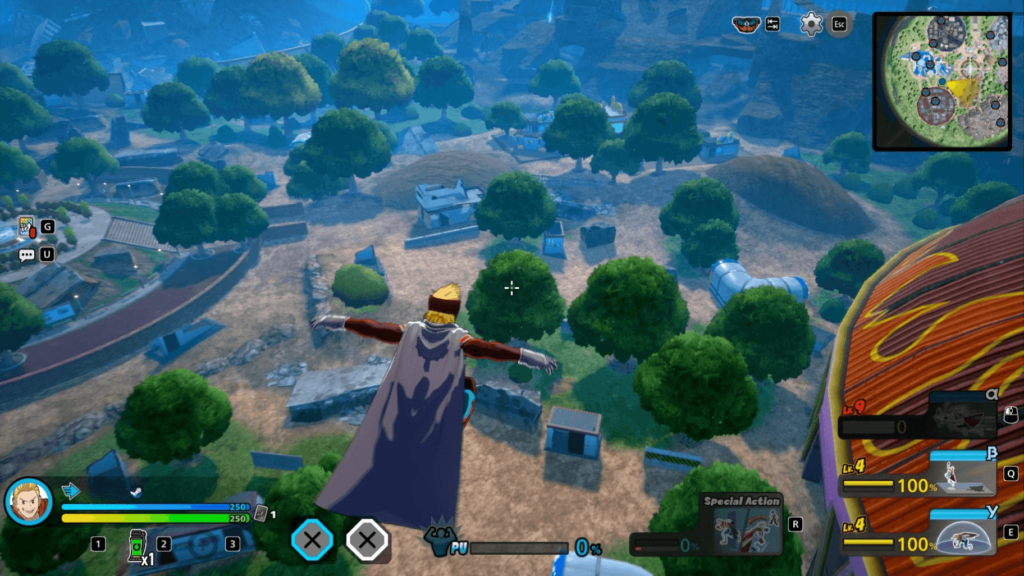
Task: Open the phone communication icon
Action: click(x=26, y=228)
